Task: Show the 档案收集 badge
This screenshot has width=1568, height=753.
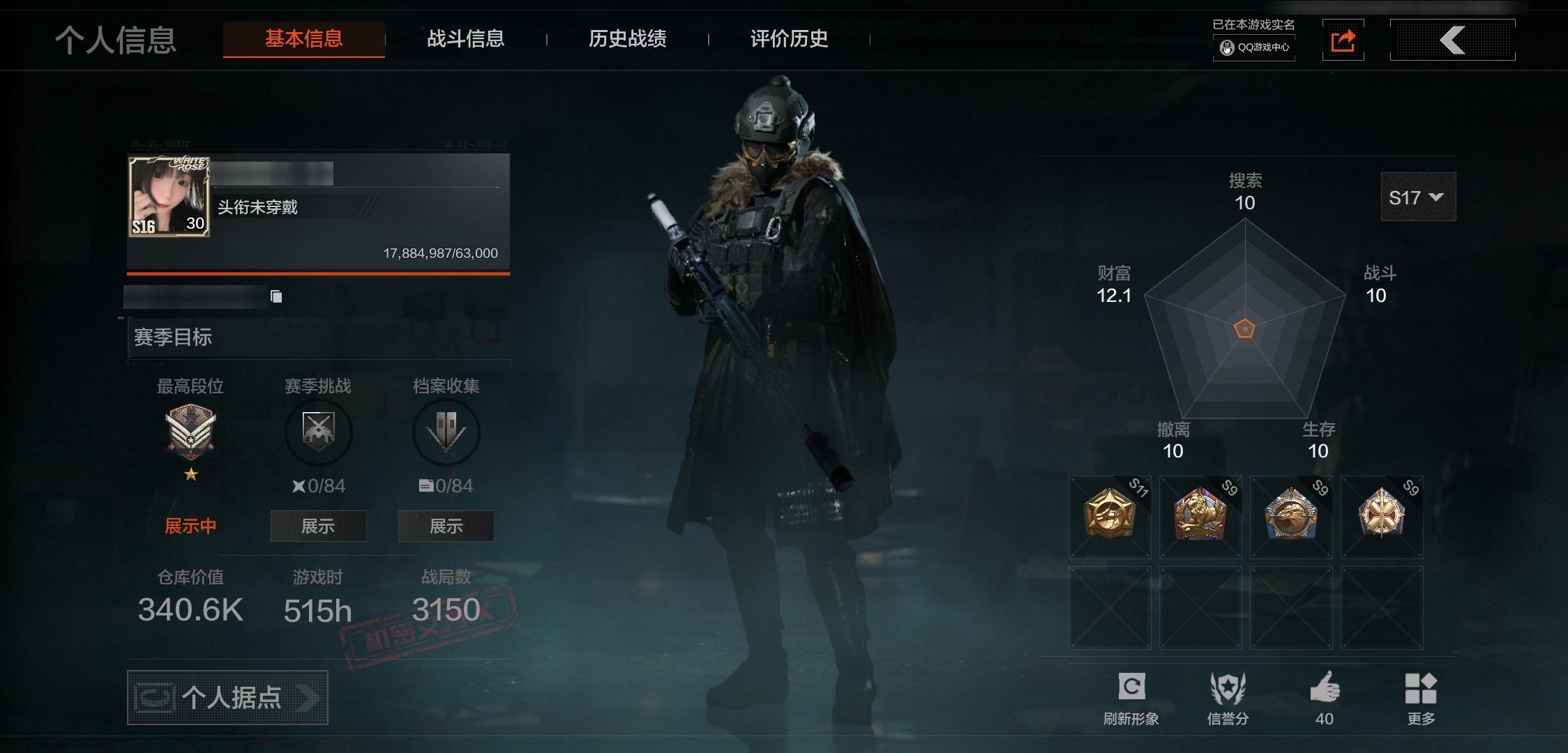Action: [x=446, y=526]
